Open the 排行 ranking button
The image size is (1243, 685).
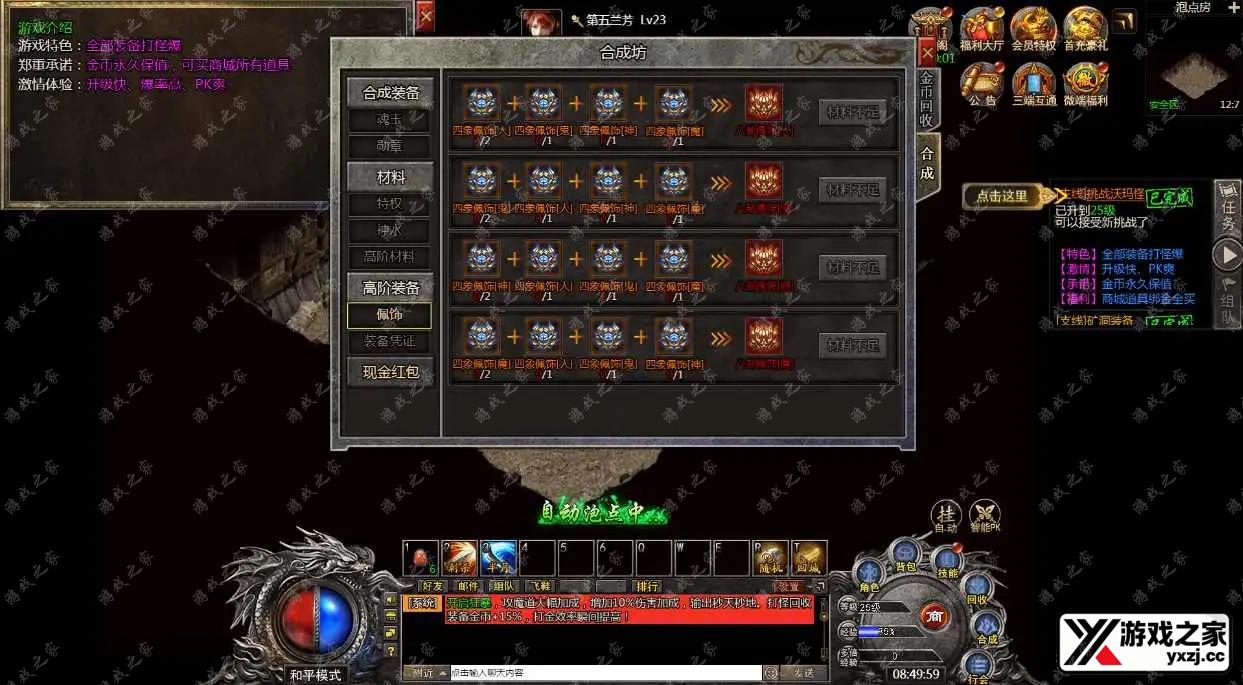(x=647, y=586)
